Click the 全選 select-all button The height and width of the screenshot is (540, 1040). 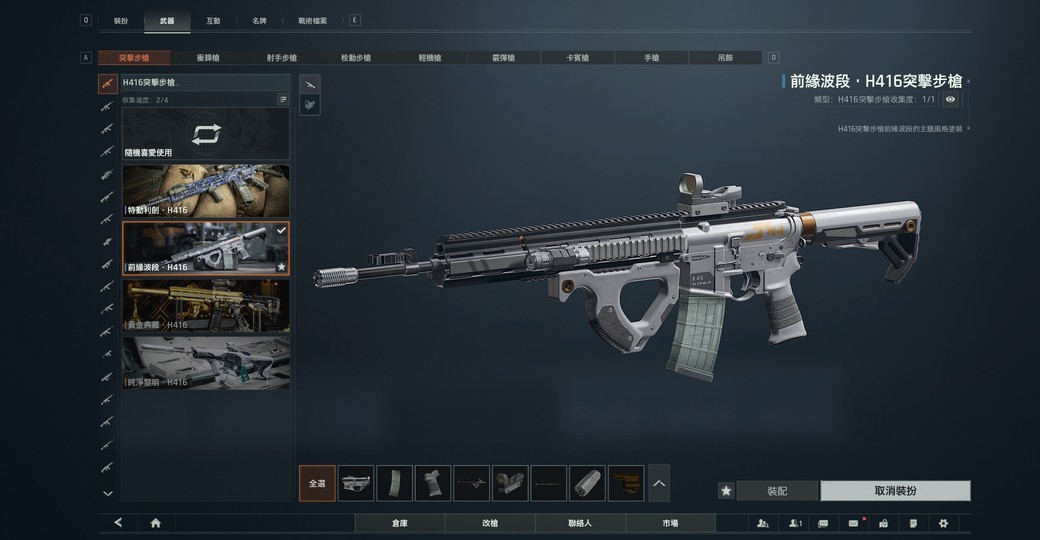pyautogui.click(x=317, y=483)
